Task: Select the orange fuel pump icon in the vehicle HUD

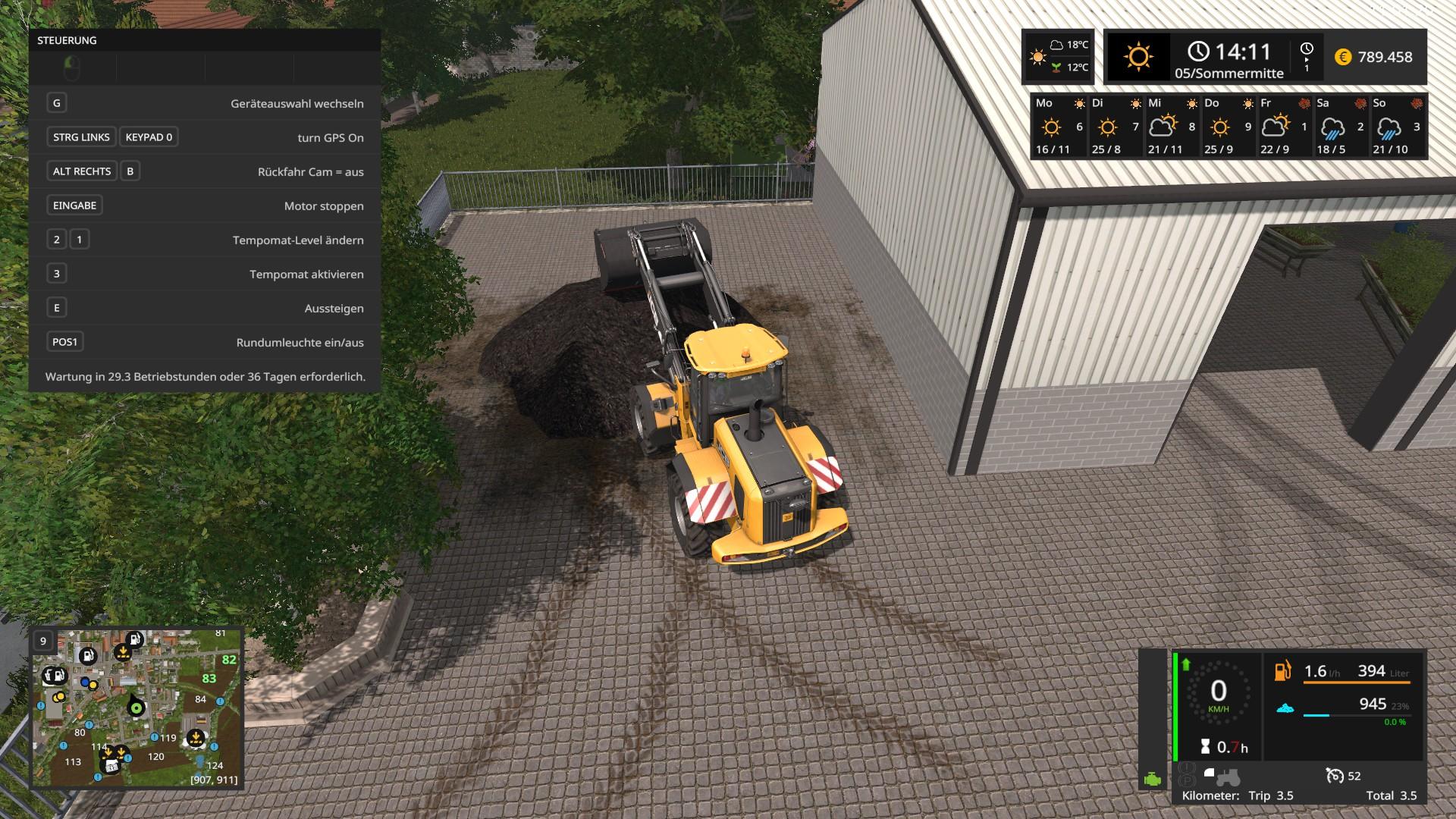Action: click(1282, 671)
